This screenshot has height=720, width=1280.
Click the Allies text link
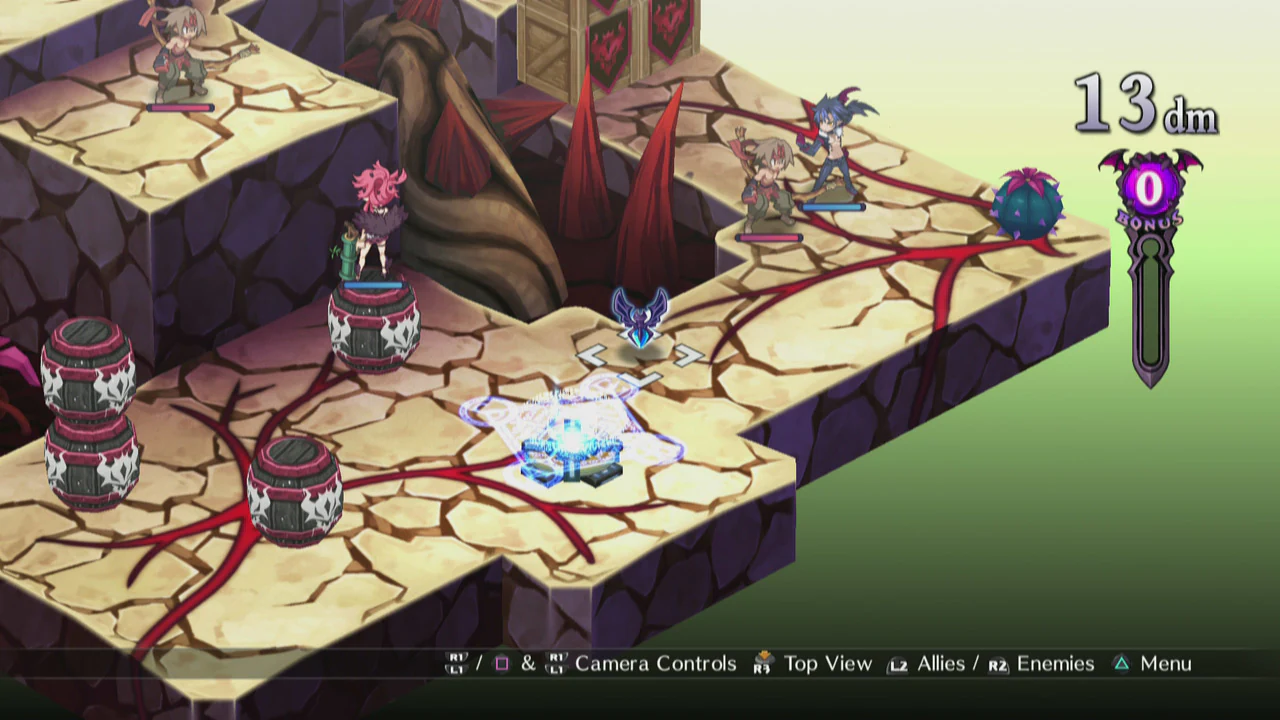(x=939, y=663)
